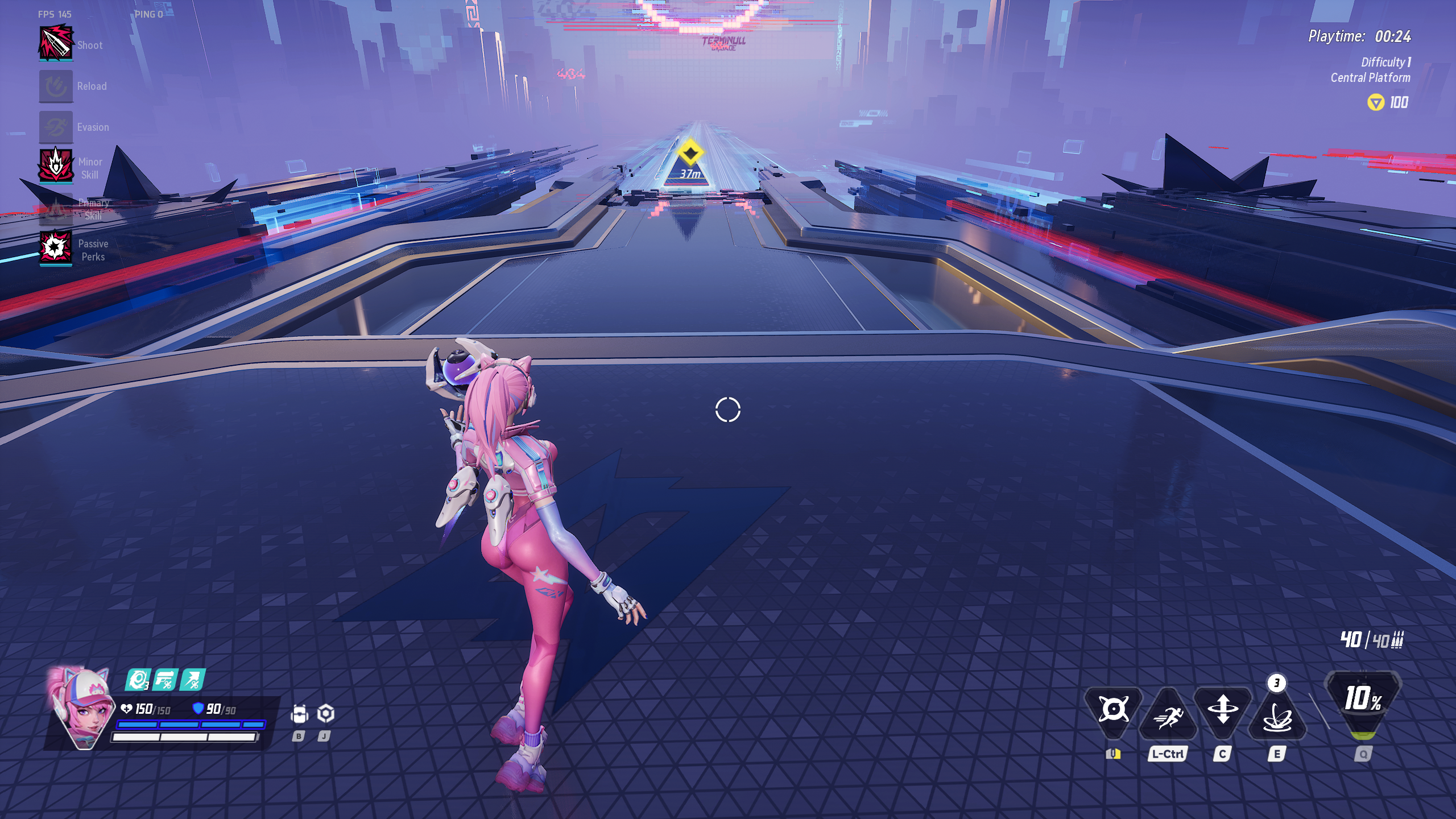
Task: Activate the orbiting eye ability icon
Action: coord(1113,710)
